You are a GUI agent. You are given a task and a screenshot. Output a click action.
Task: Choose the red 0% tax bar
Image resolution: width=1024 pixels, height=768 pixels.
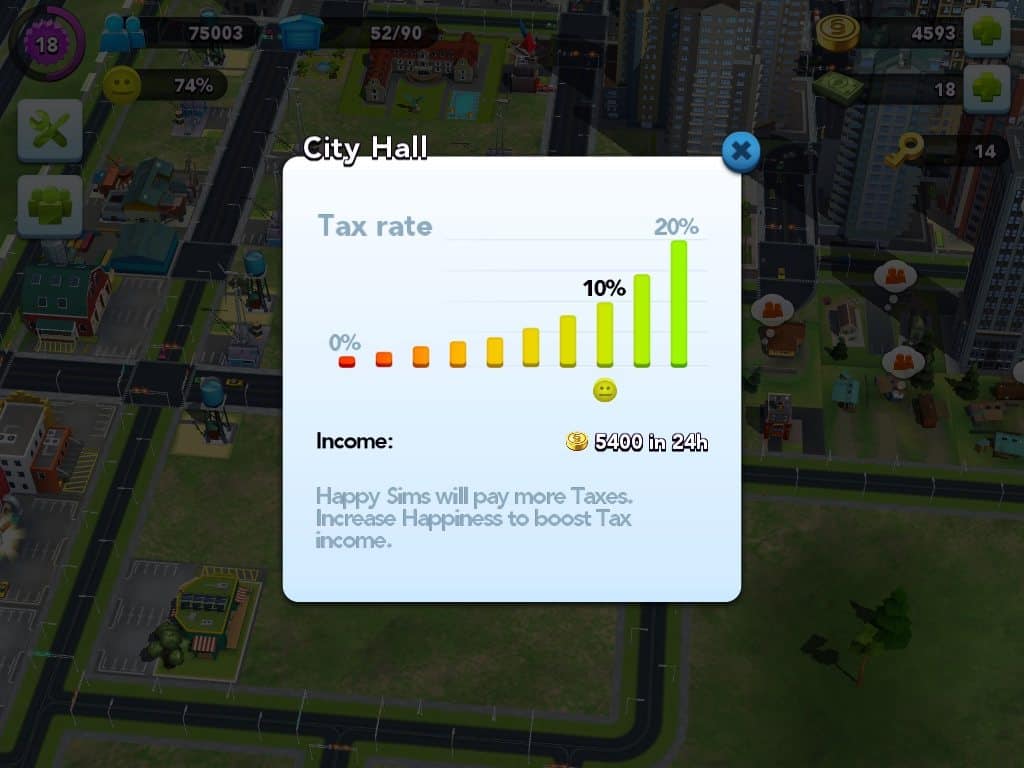pos(347,361)
